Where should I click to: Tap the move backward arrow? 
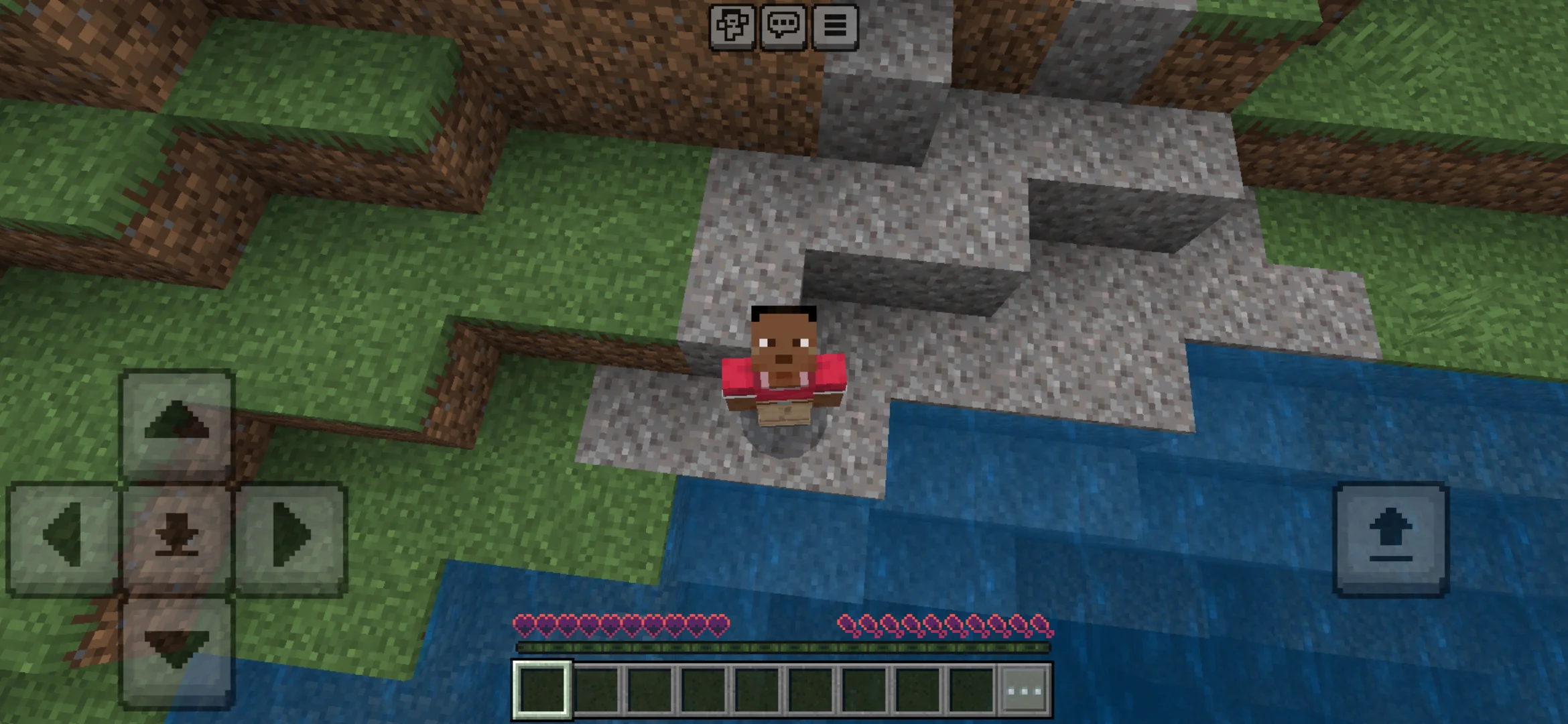pyautogui.click(x=177, y=650)
